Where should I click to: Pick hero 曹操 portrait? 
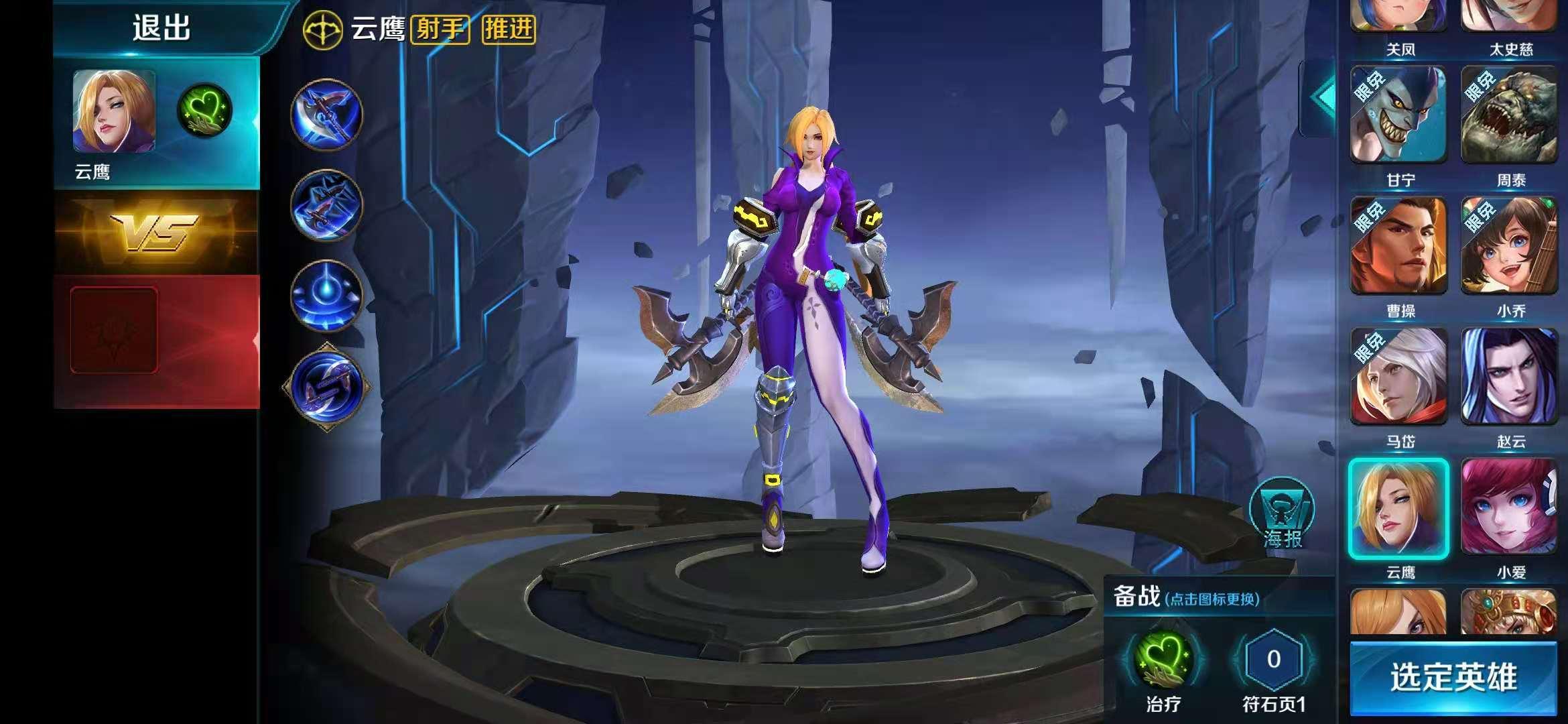click(x=1398, y=246)
